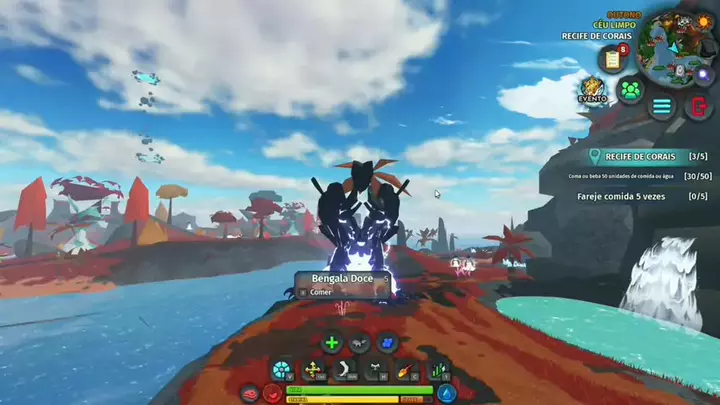Activate the white crescent claw ability
Viewport: 720px width, 405px height.
click(344, 371)
